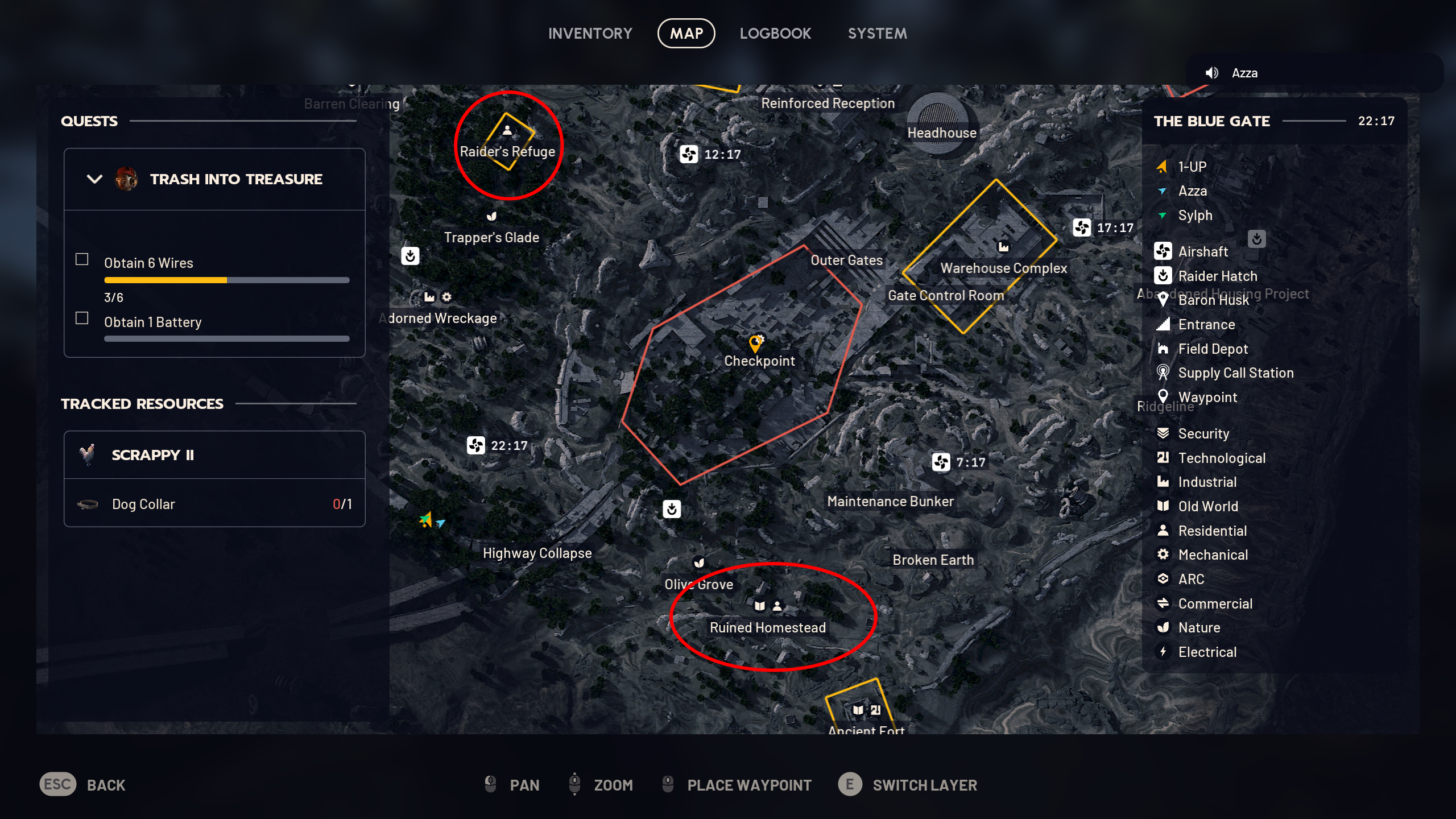Collapse the Quests section header
Image resolution: width=1456 pixels, height=819 pixels.
point(89,121)
